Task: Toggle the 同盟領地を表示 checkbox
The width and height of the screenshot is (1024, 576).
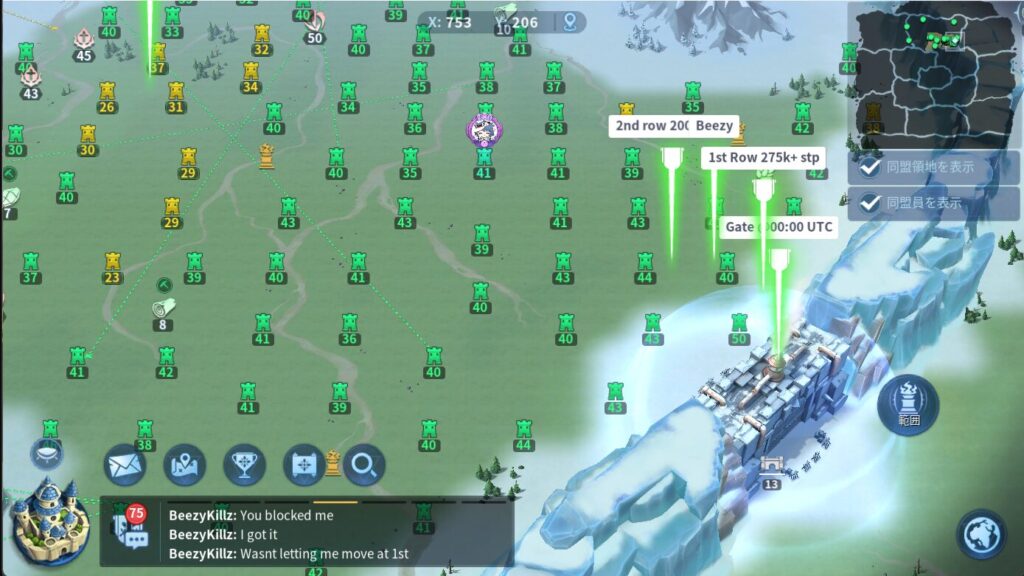Action: 871,167
